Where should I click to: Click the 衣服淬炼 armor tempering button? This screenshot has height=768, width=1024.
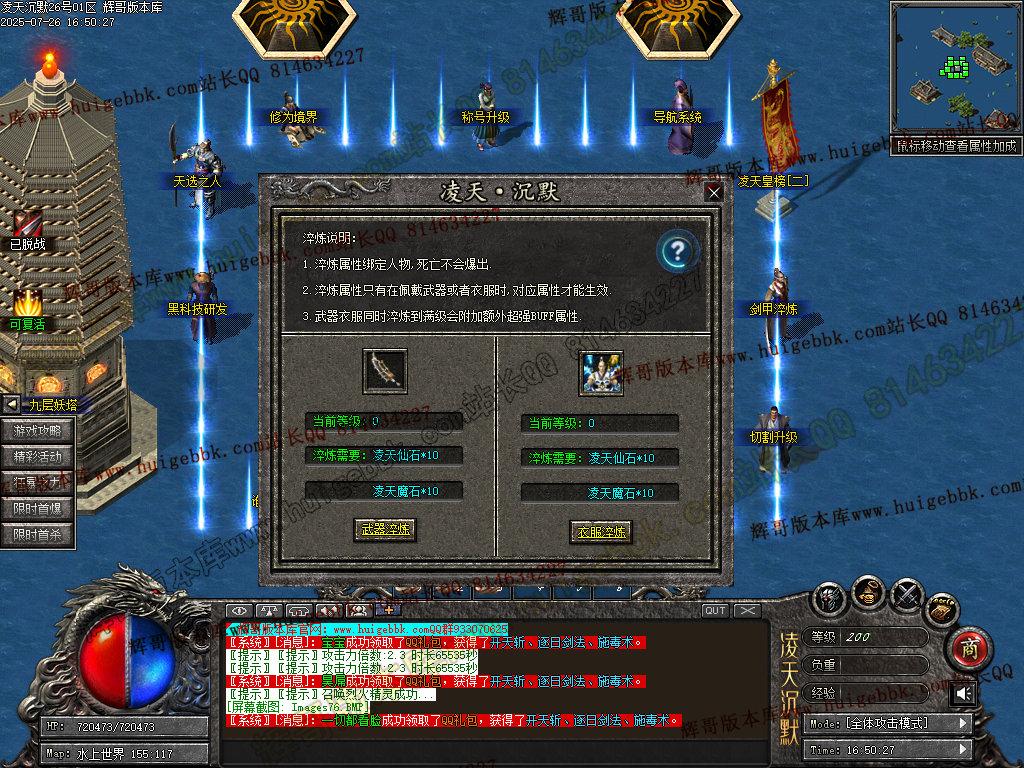(601, 531)
